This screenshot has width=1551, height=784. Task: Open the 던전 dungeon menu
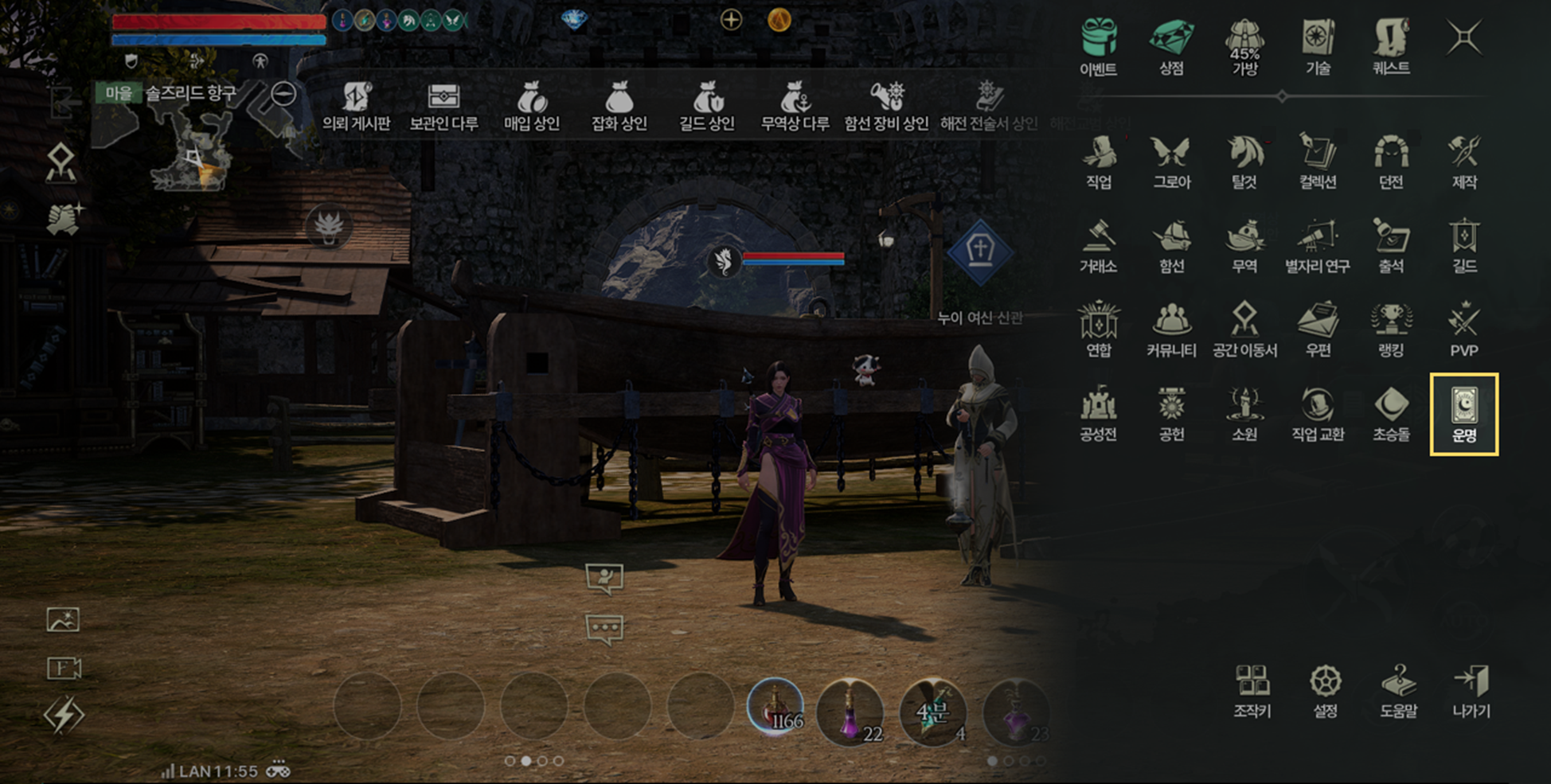tap(1391, 162)
